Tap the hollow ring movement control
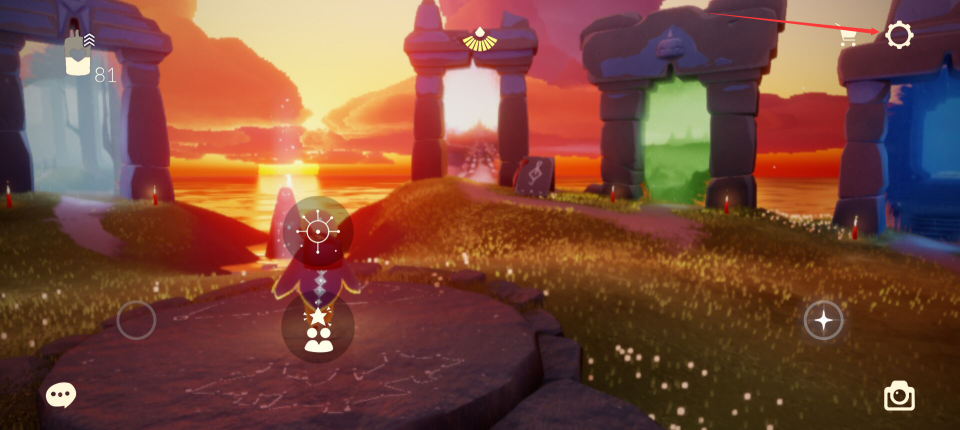 [x=136, y=320]
